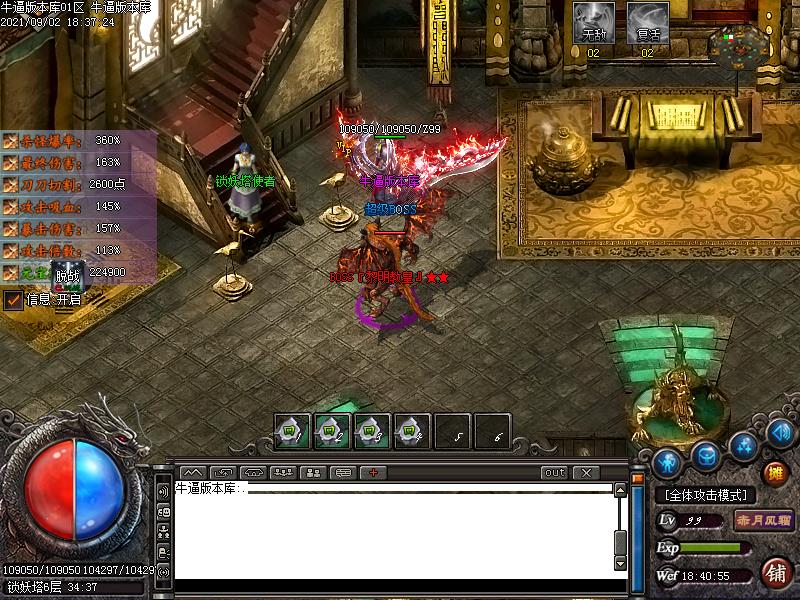This screenshot has width=800, height=600.
Task: Toggle the 信息 开启 checkbox
Action: pyautogui.click(x=13, y=299)
